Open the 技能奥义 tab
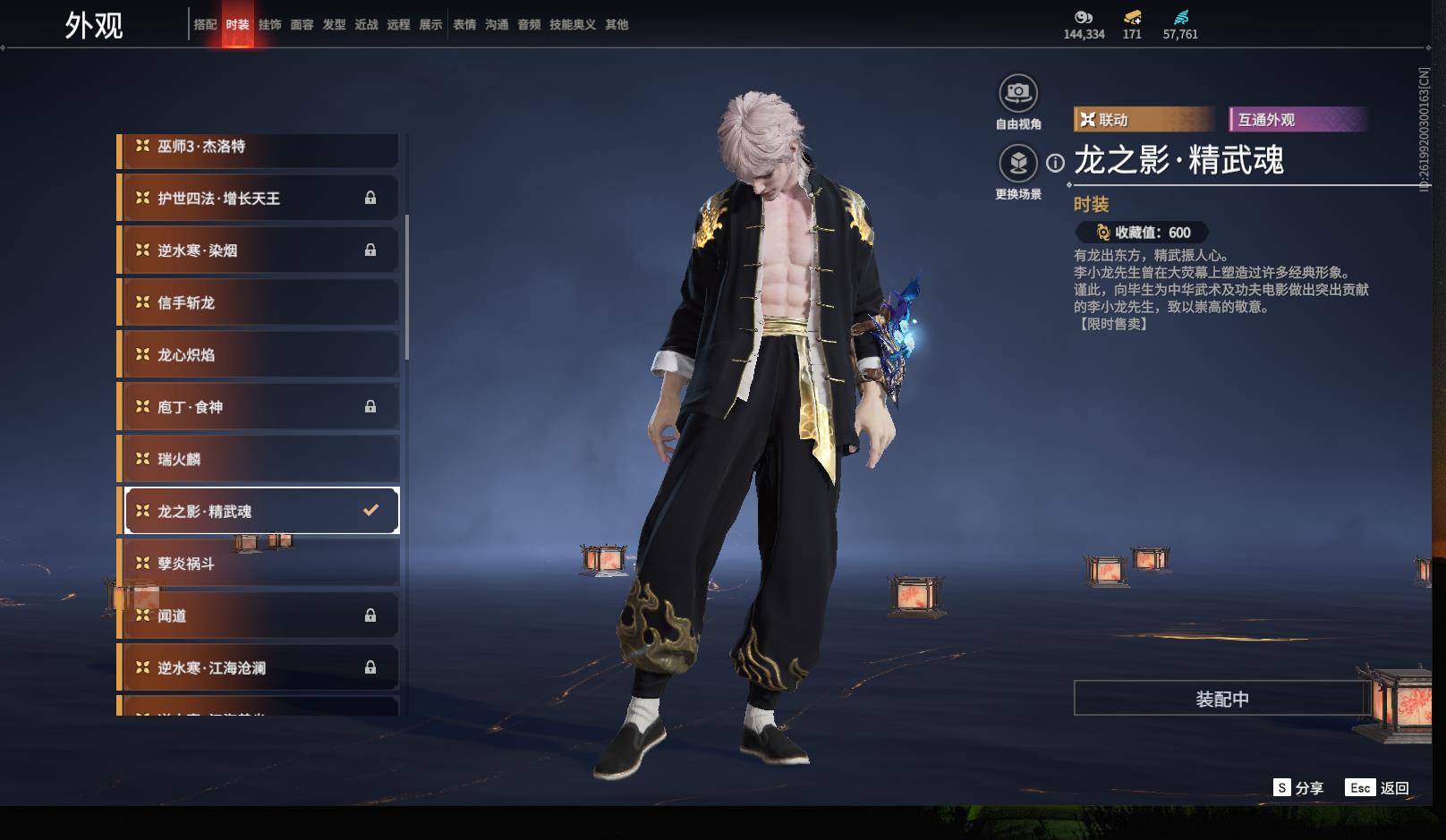Viewport: 1446px width, 840px height. coord(572,25)
